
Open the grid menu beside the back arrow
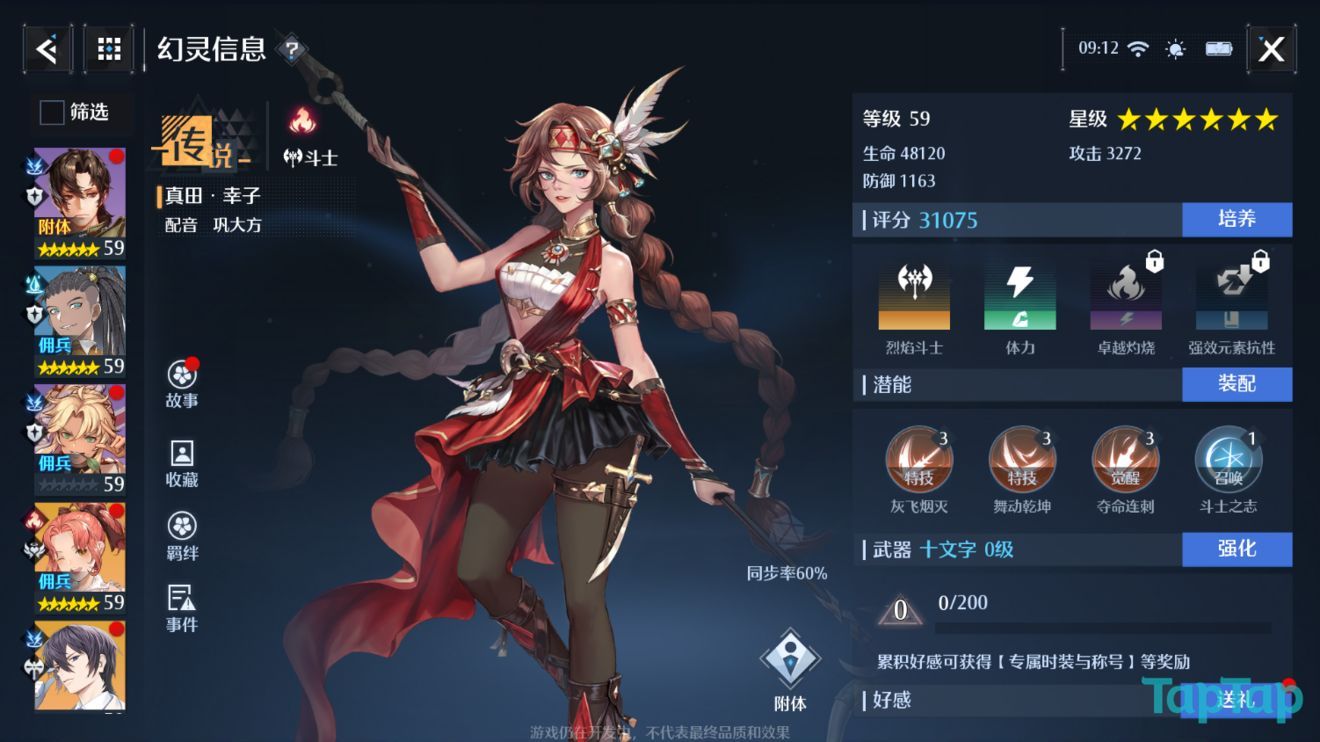tap(107, 48)
